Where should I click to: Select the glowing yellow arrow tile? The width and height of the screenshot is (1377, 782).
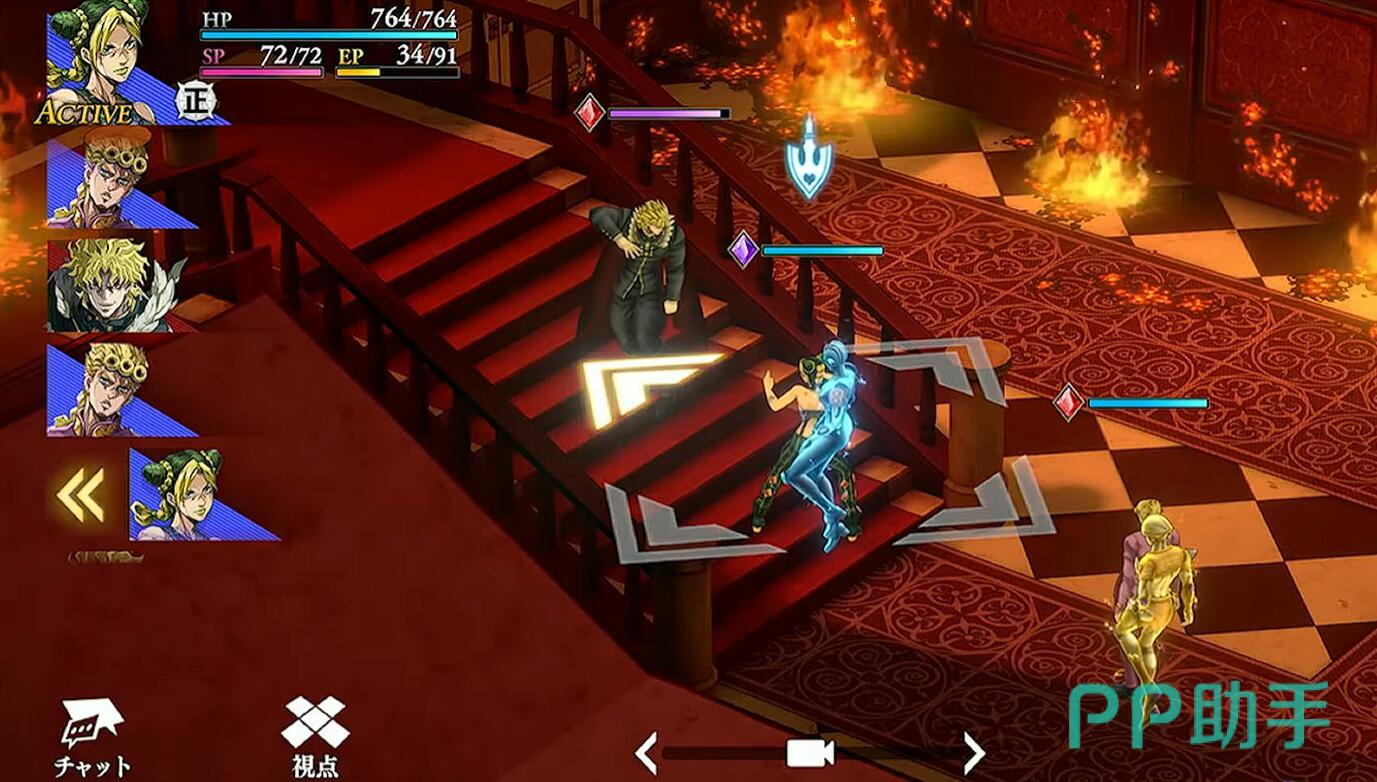650,385
